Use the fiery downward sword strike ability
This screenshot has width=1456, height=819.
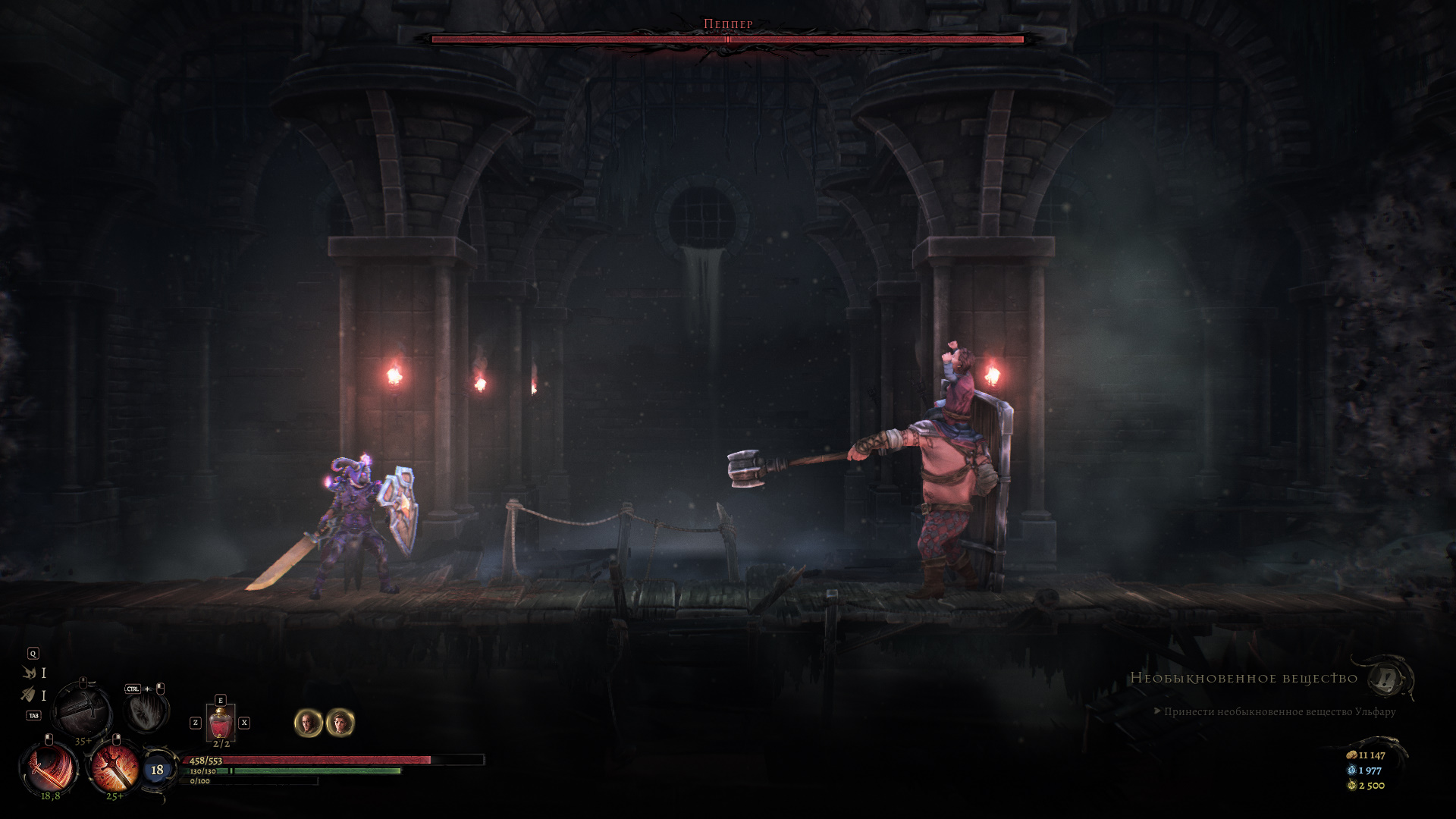(115, 768)
